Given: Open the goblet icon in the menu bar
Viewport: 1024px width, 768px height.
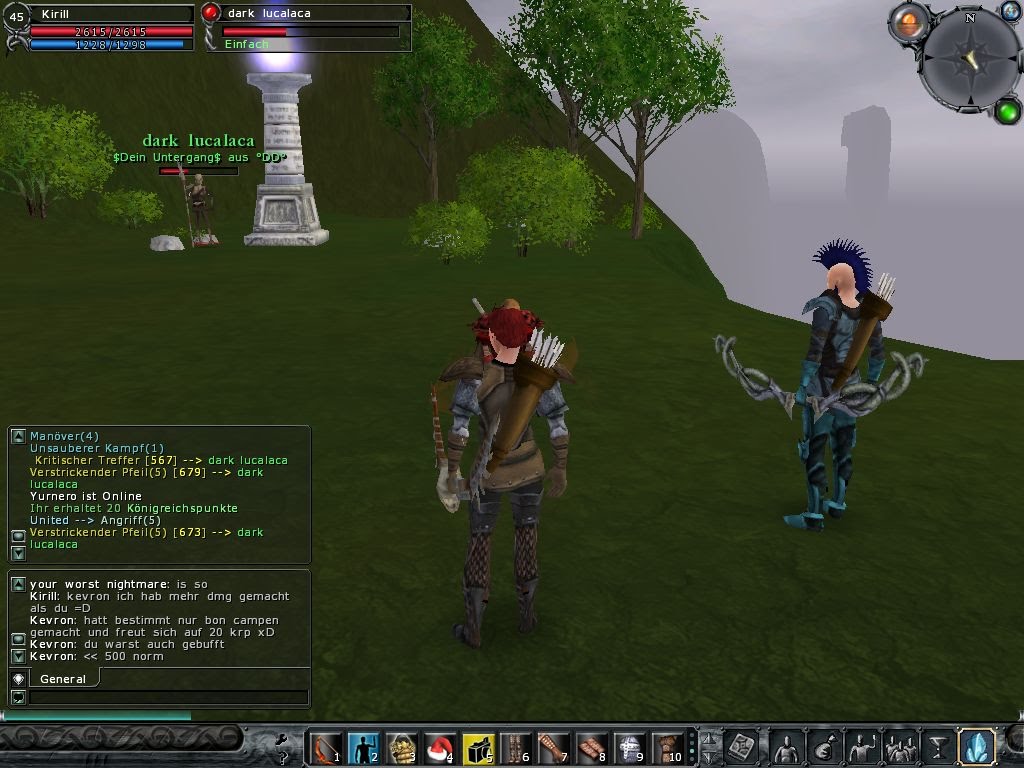Looking at the screenshot, I should (938, 747).
